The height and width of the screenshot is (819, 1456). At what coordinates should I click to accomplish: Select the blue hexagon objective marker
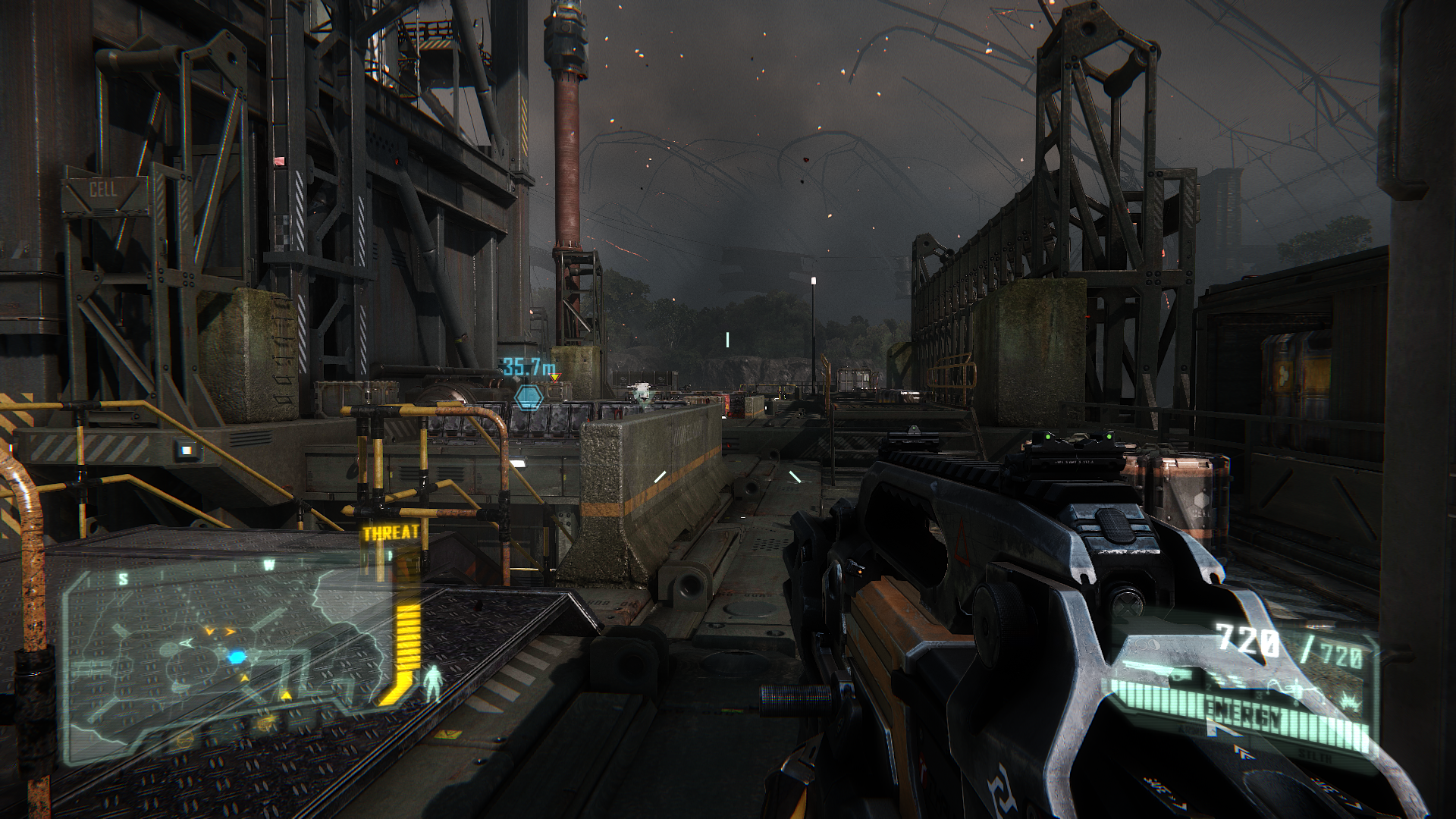point(529,397)
